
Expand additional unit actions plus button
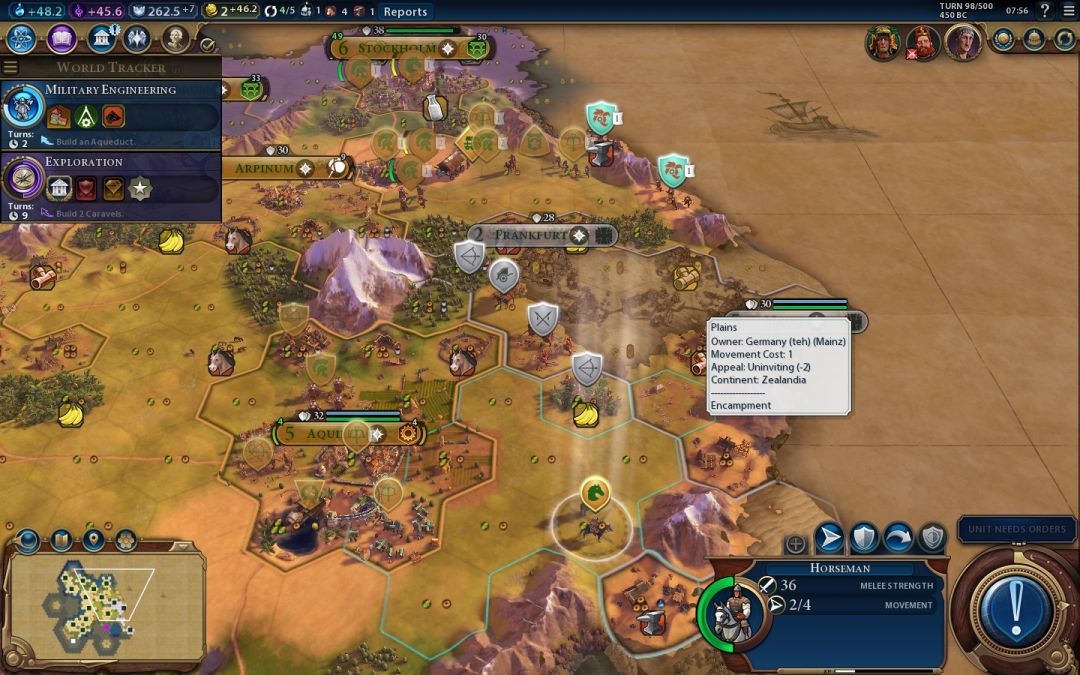(796, 544)
